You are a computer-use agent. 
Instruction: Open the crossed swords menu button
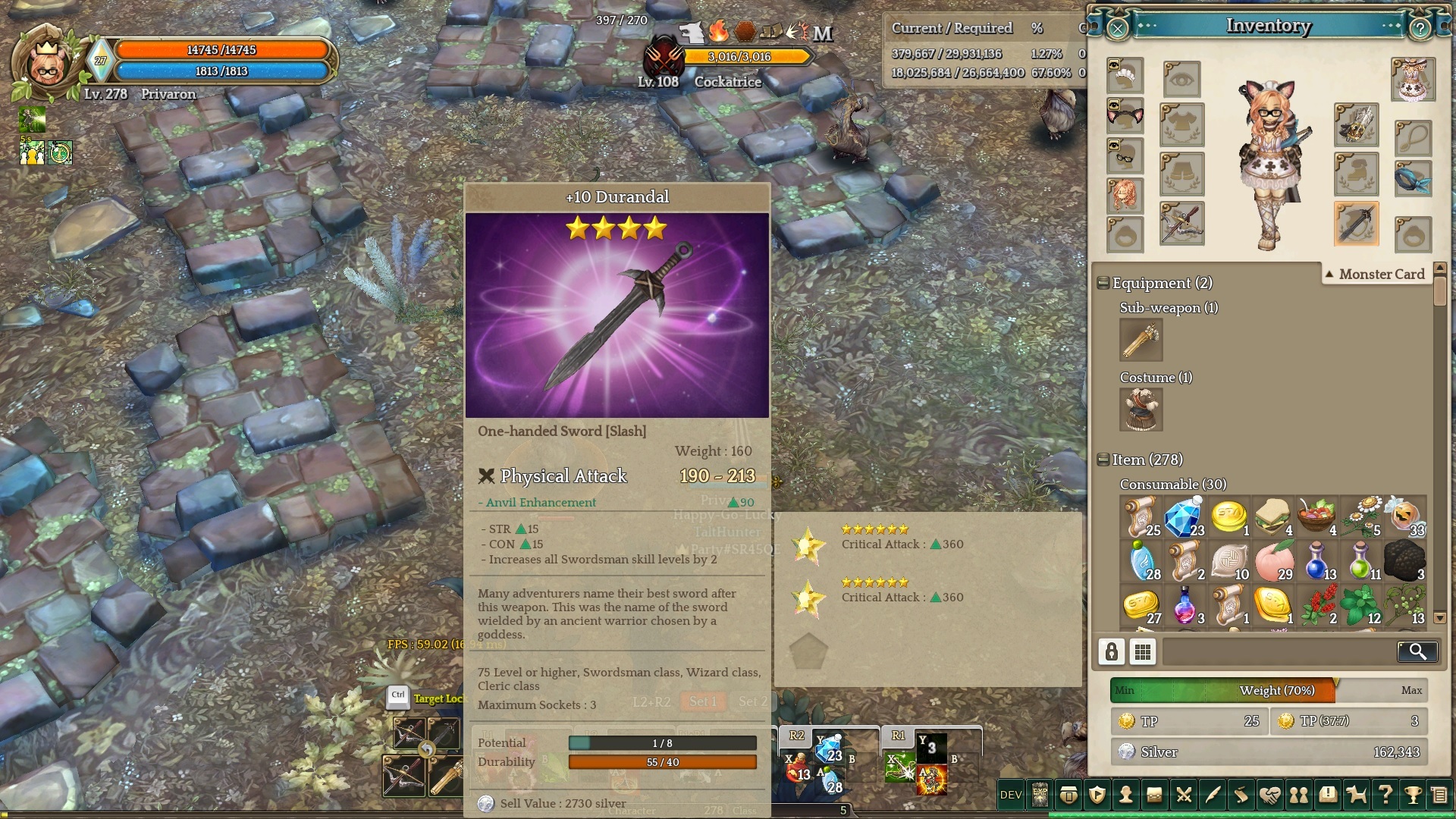(x=1183, y=795)
